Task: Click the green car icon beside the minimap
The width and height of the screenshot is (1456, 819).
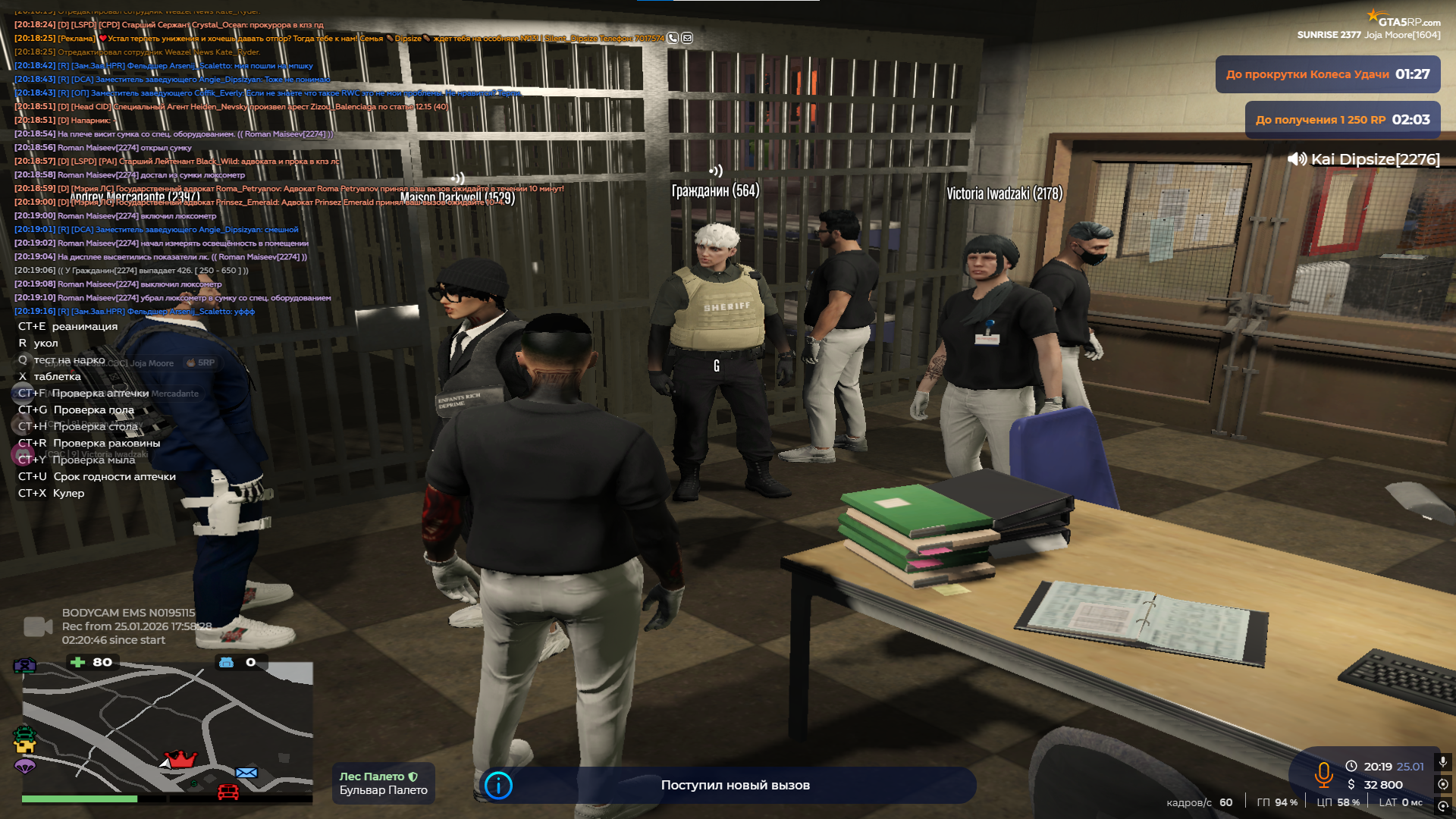Action: pos(24,733)
